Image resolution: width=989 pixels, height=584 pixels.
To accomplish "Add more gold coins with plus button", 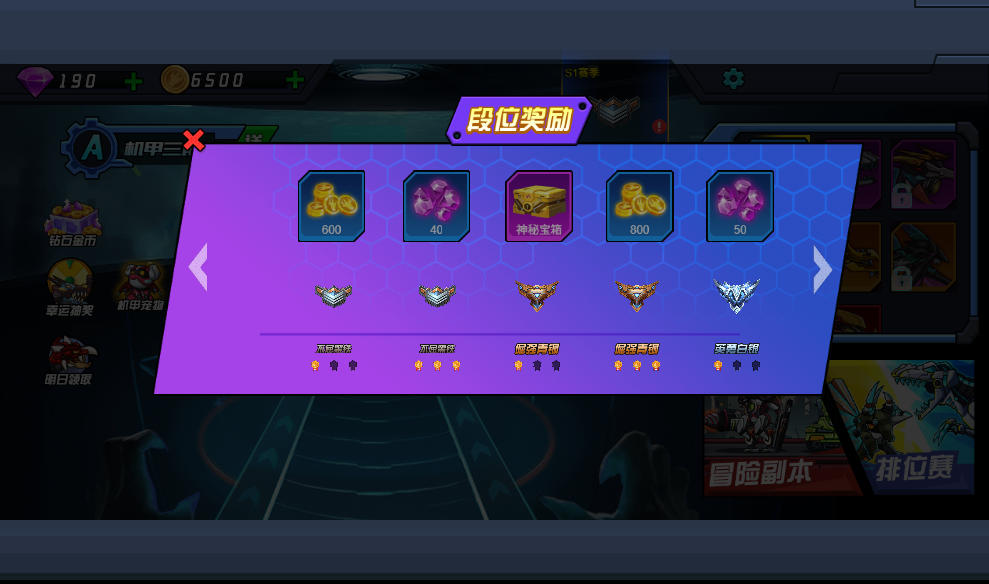I will pos(295,80).
